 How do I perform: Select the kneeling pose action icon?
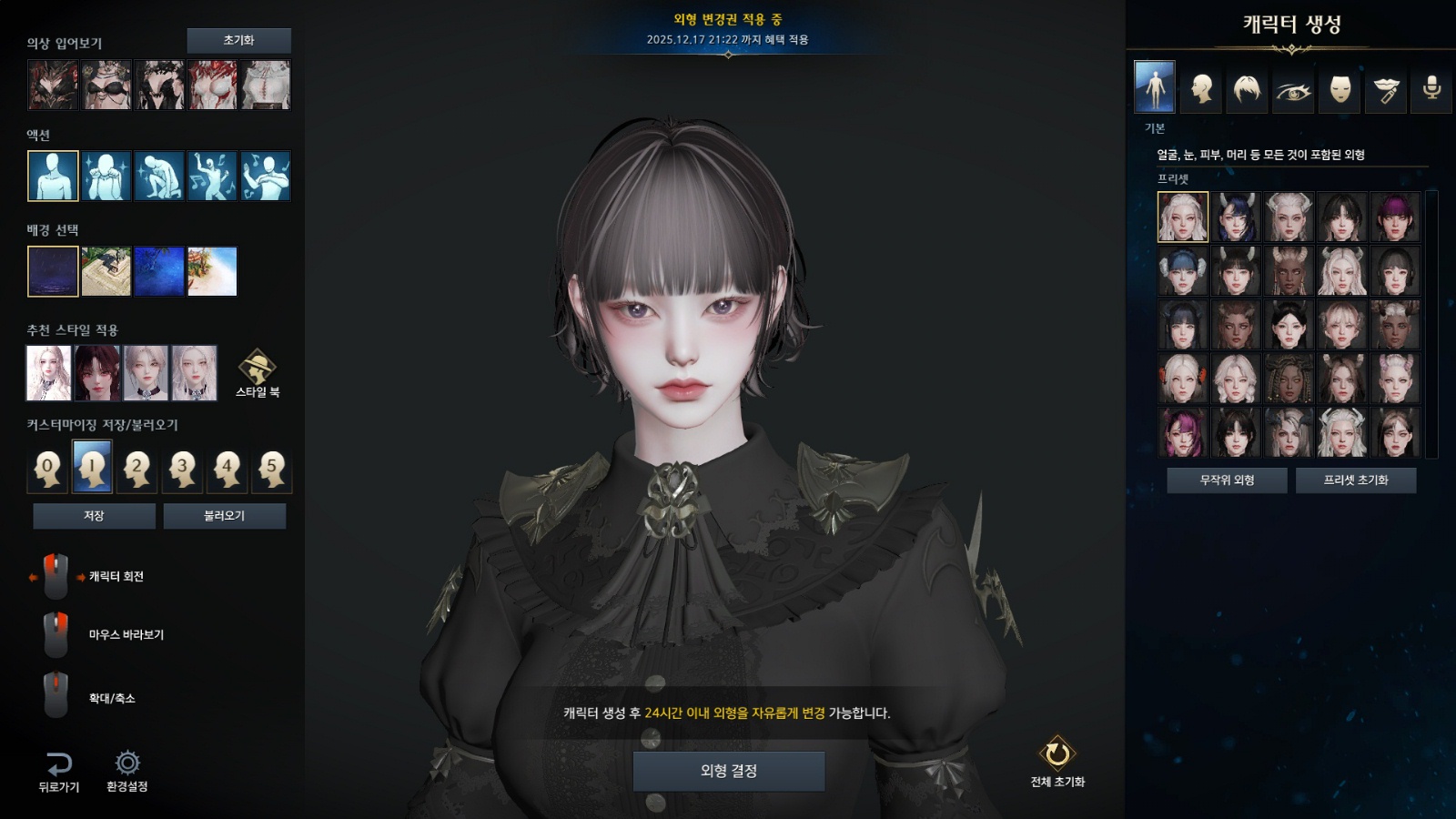click(x=159, y=176)
